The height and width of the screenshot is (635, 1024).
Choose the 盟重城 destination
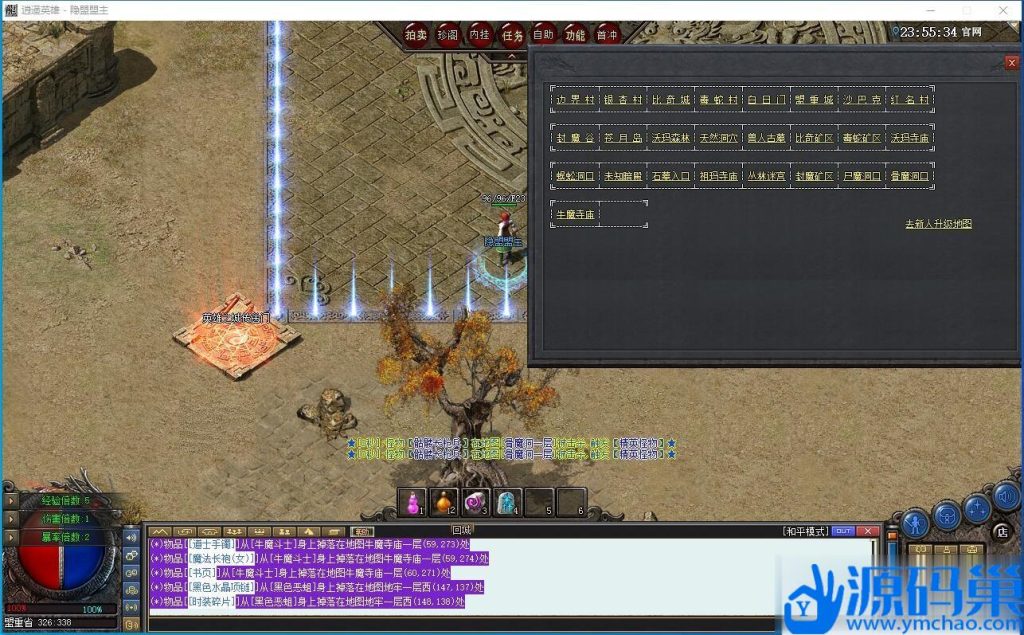(814, 100)
